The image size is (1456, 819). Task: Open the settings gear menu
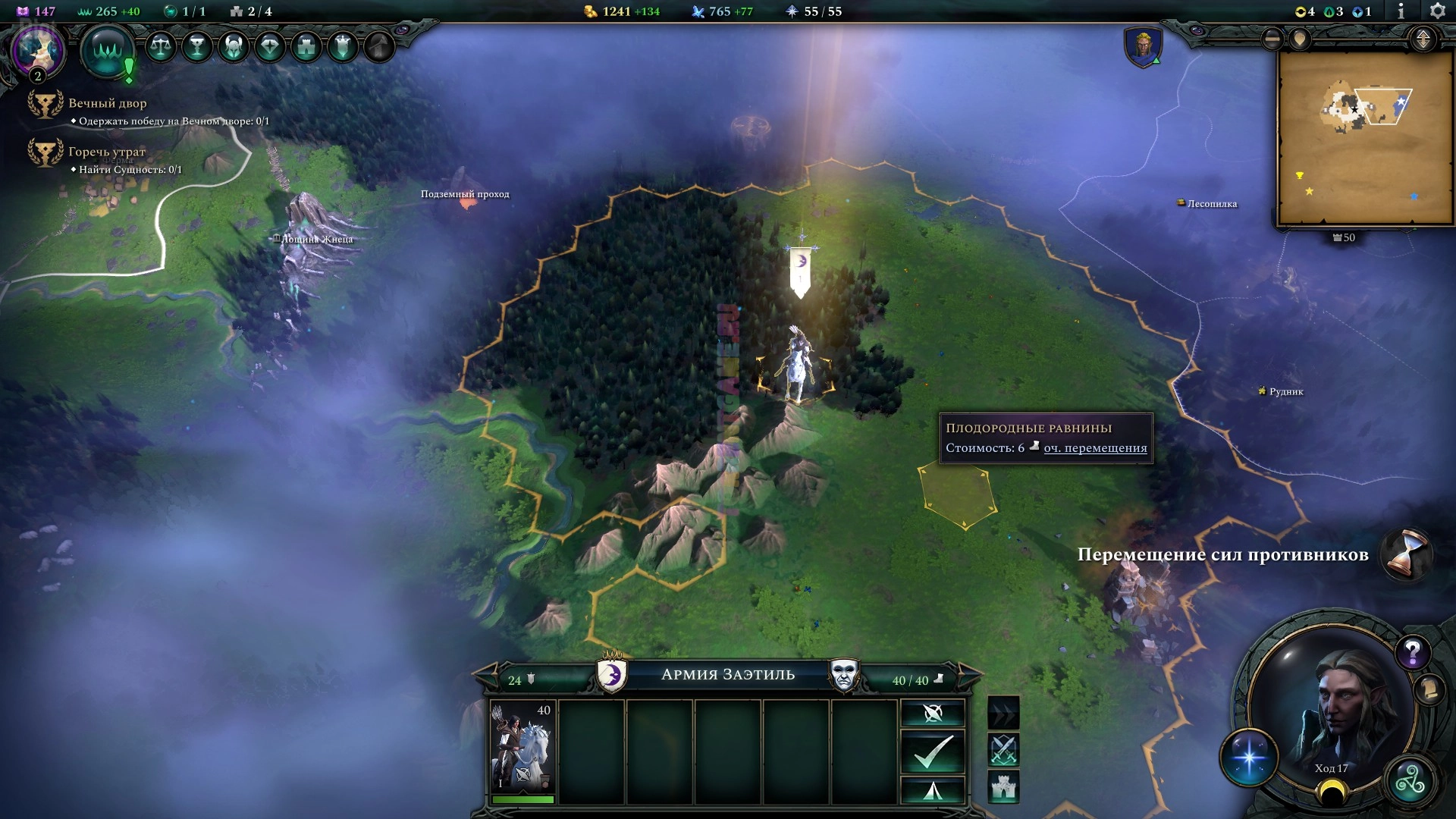pyautogui.click(x=1436, y=11)
